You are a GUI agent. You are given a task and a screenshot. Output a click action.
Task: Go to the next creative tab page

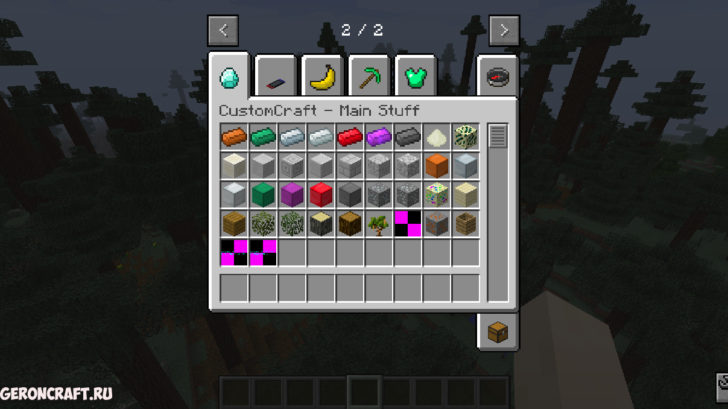click(x=504, y=30)
